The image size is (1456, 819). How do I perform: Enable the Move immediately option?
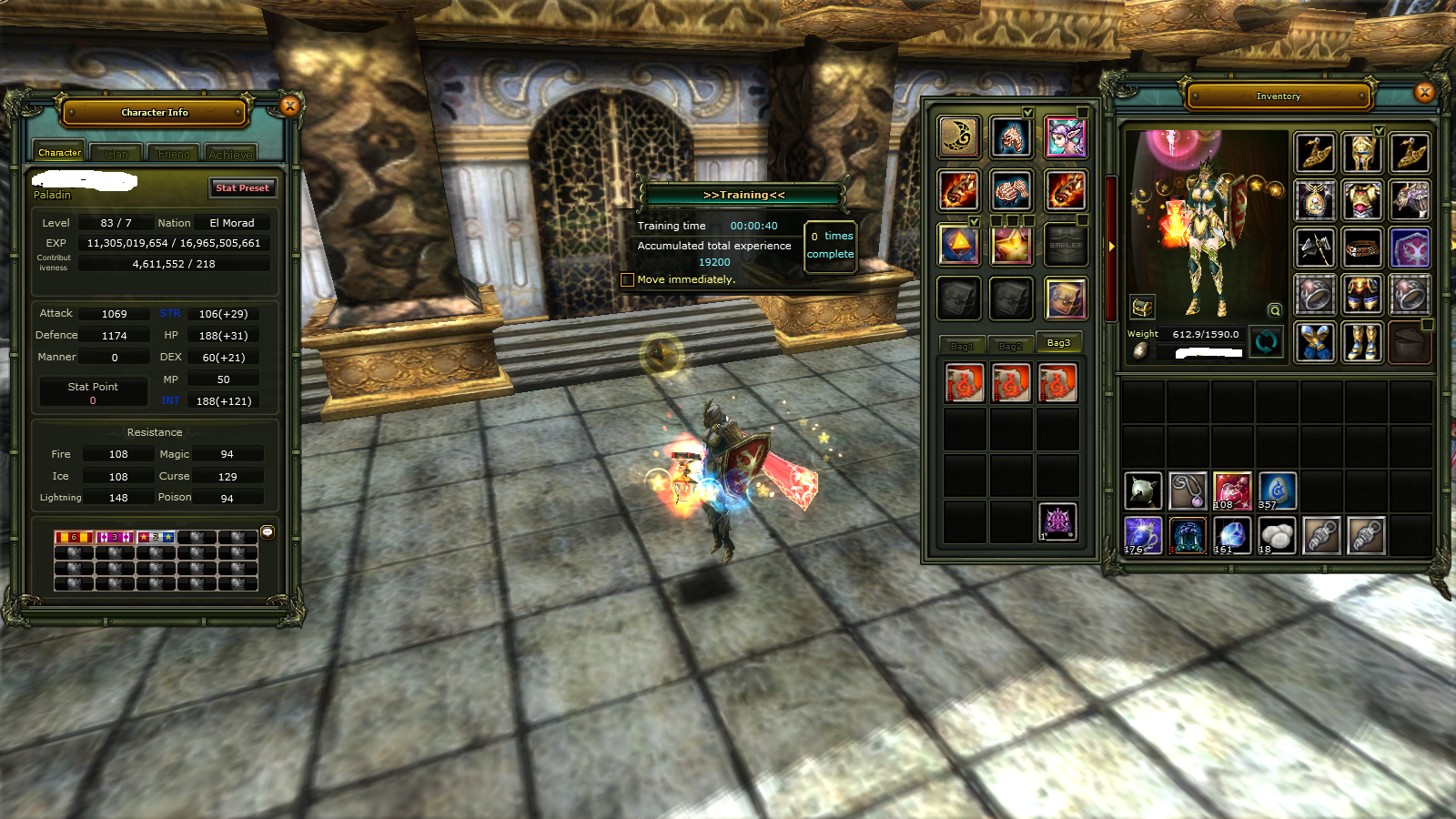coord(627,279)
